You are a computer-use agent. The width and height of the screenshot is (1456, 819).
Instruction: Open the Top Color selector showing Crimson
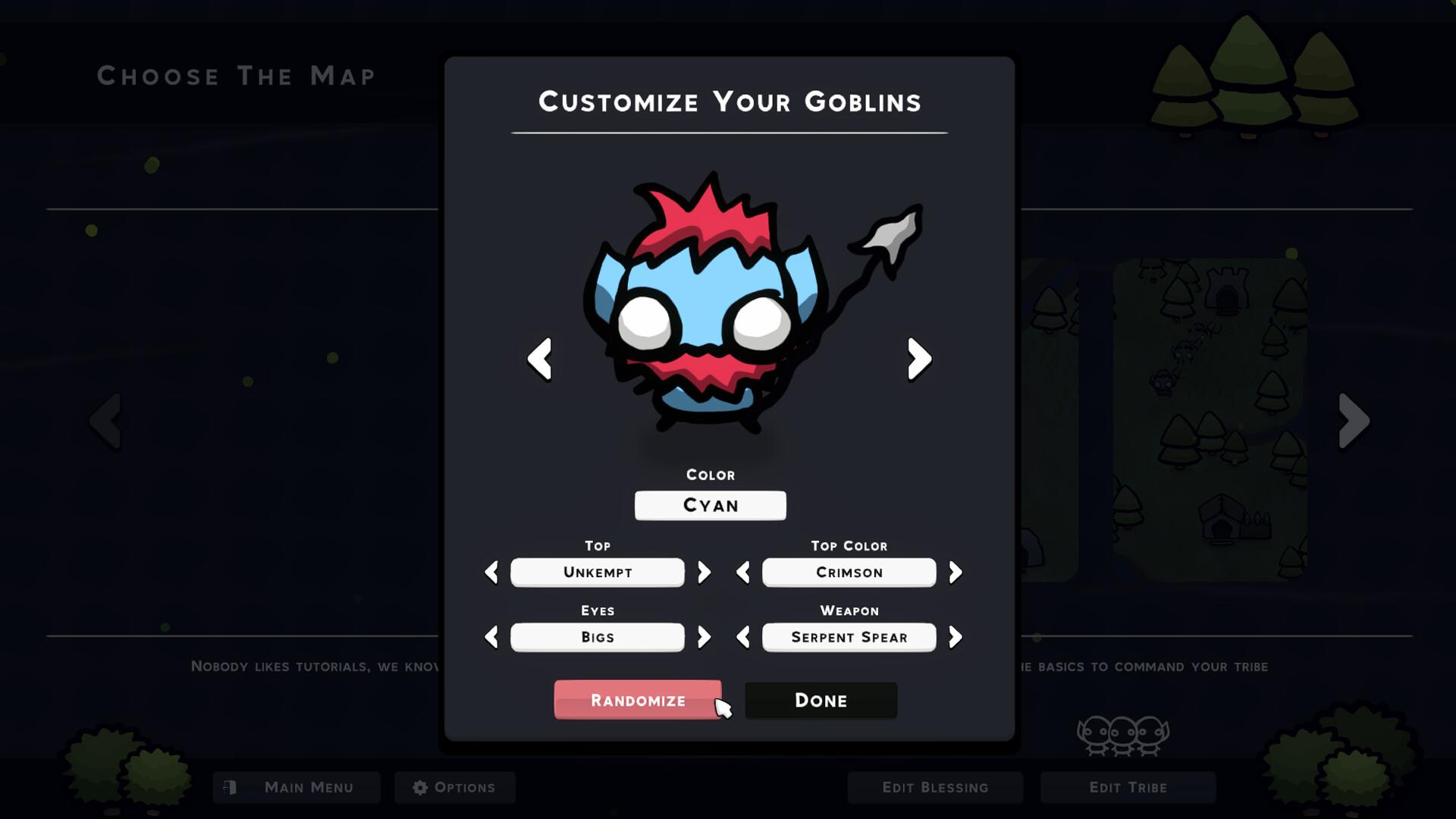coord(849,573)
